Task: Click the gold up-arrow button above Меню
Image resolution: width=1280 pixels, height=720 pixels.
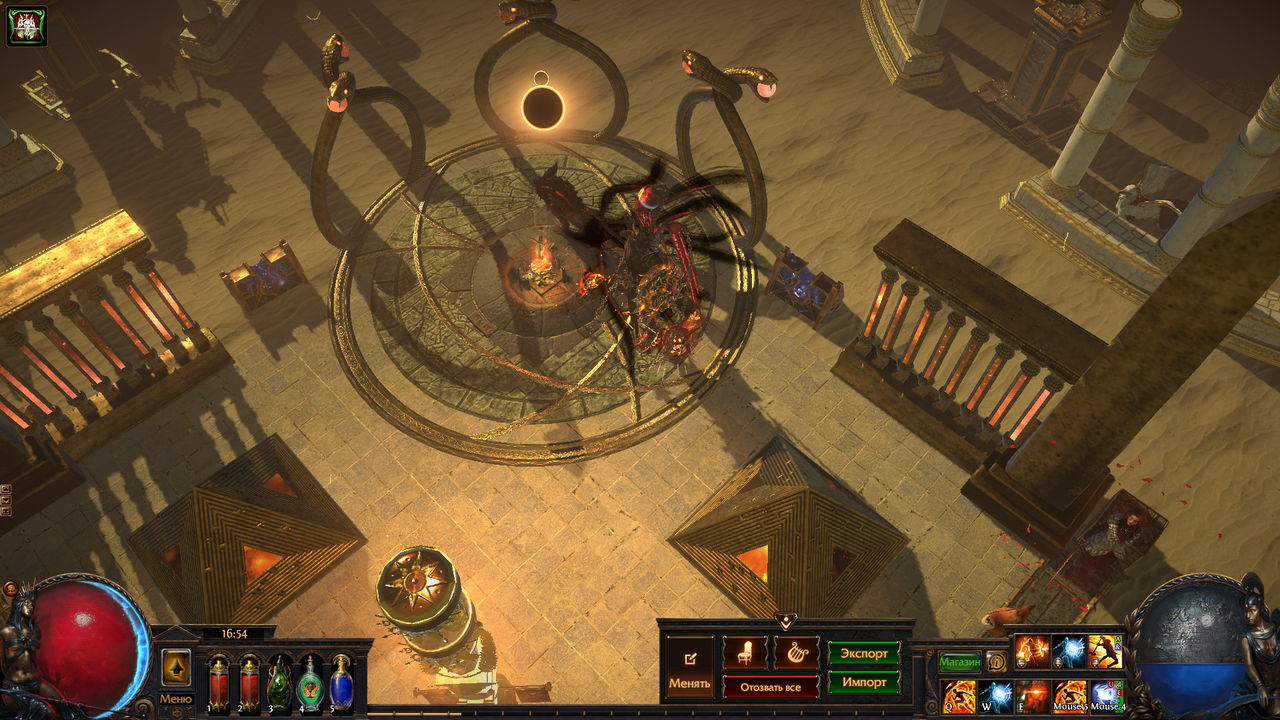Action: (x=176, y=667)
